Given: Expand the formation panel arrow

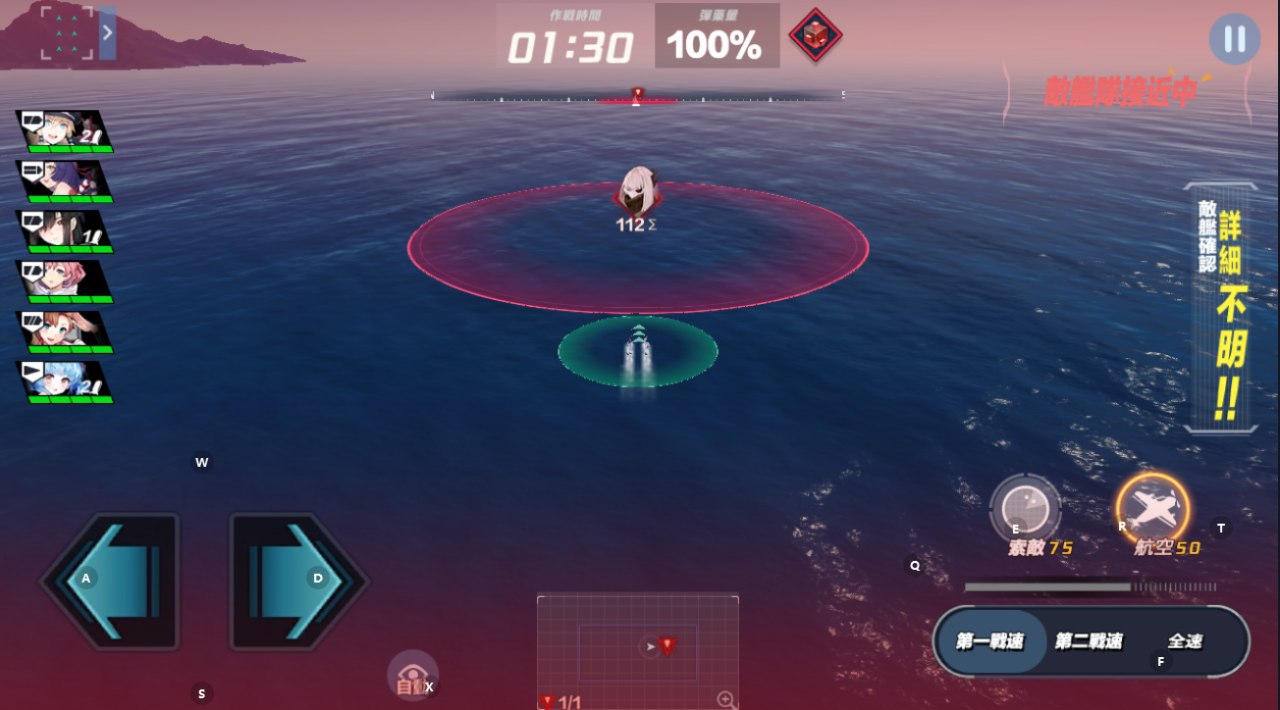Looking at the screenshot, I should pos(107,34).
